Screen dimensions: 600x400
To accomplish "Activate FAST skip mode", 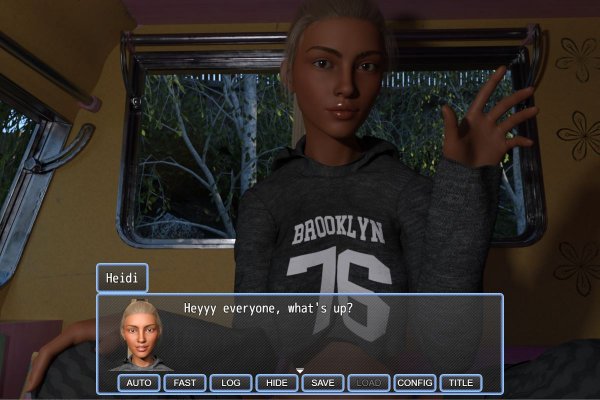I will tap(185, 383).
